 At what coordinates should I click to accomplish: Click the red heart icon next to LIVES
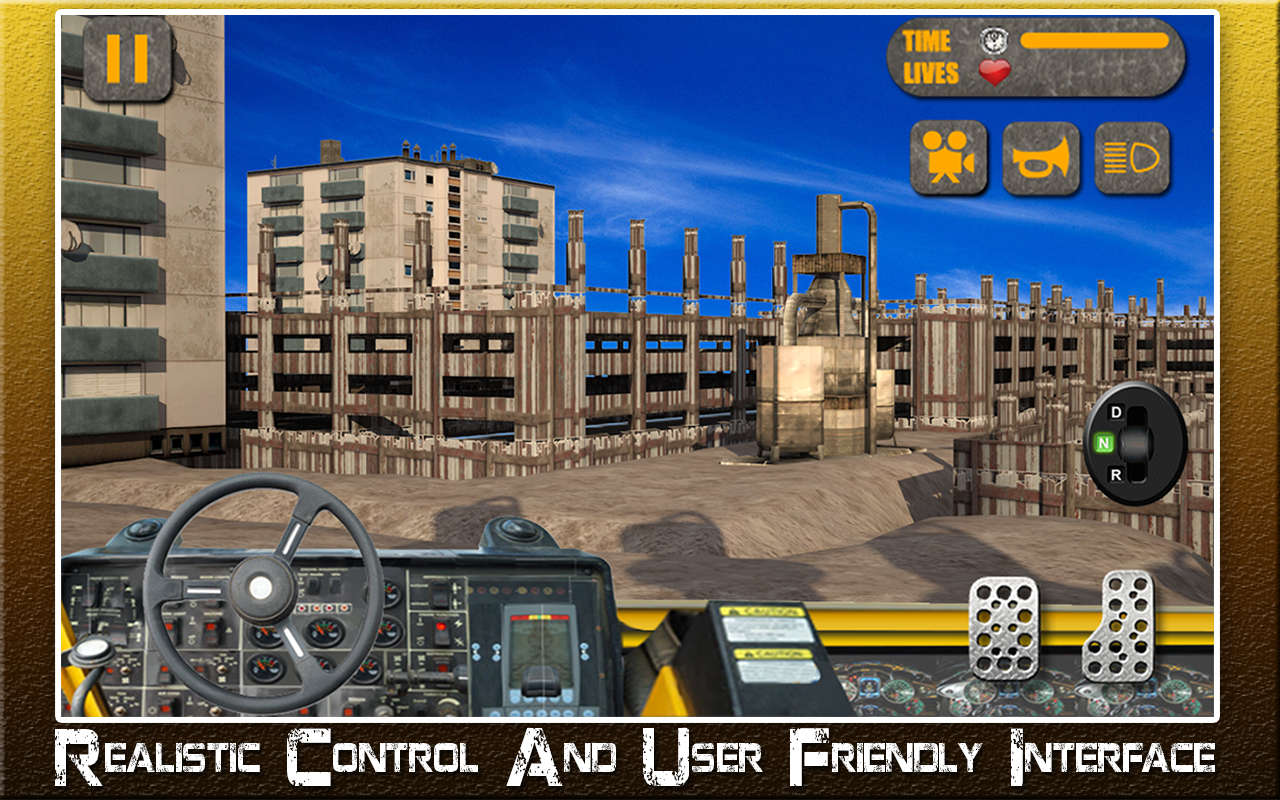coord(994,70)
